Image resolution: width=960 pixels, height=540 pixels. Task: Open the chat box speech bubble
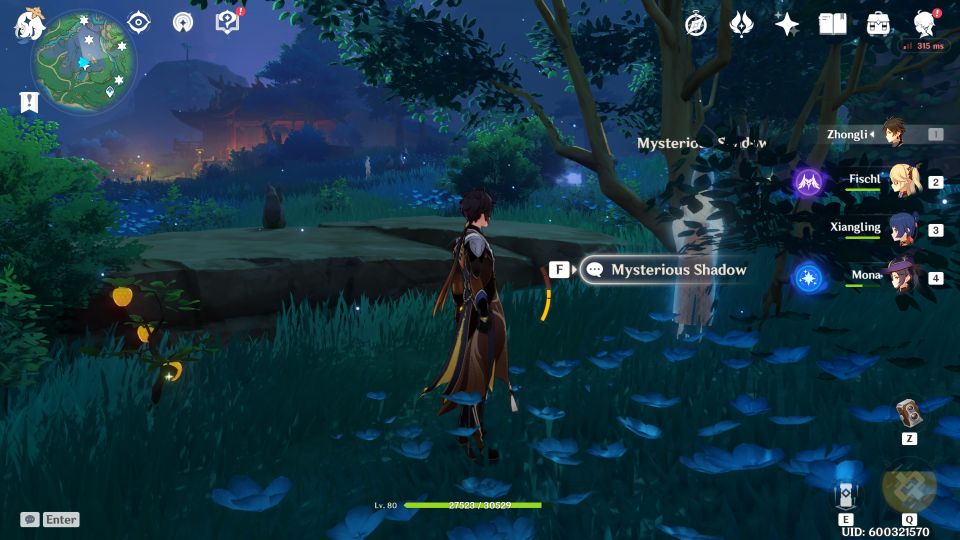[x=30, y=520]
